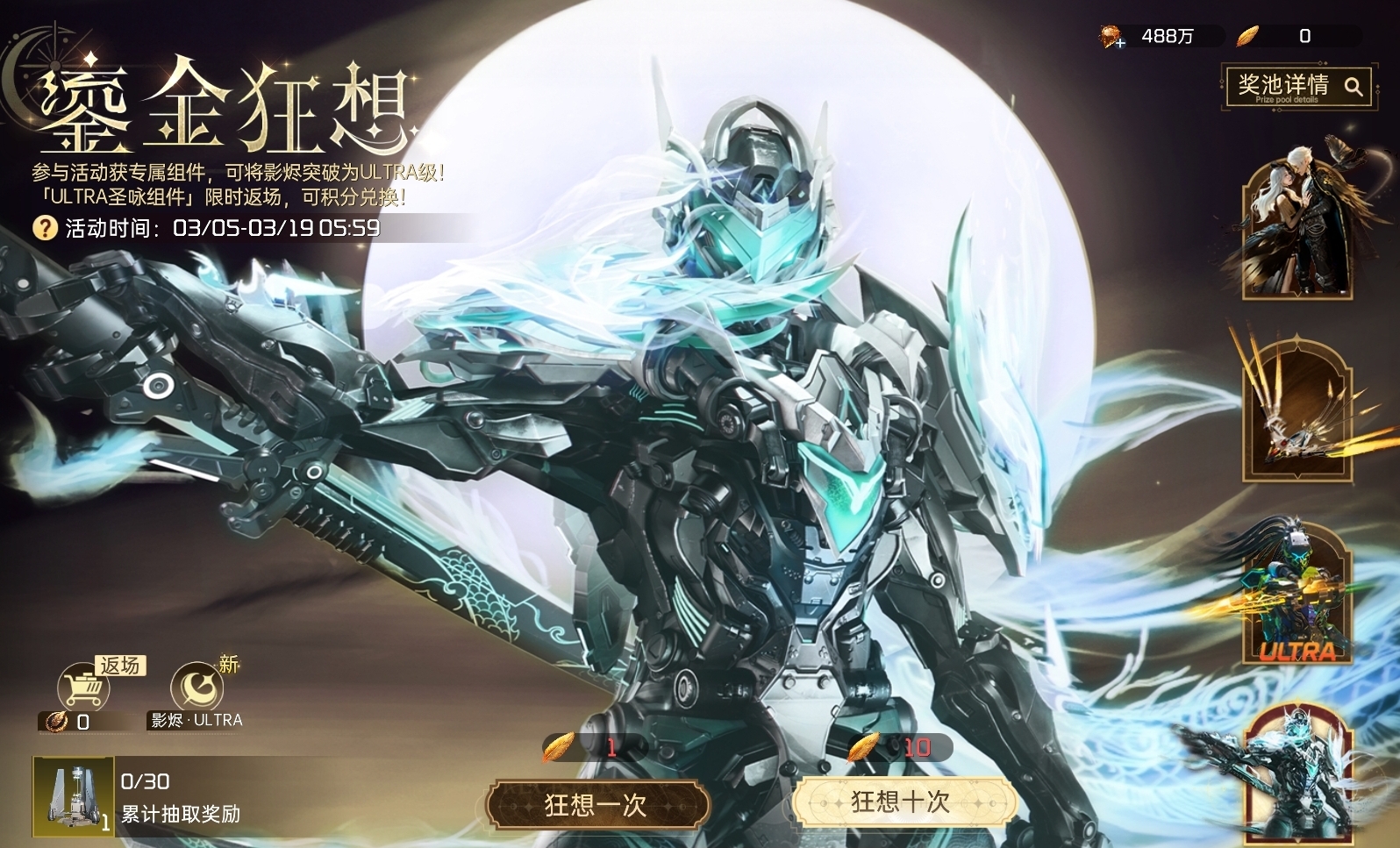Click the feather currency icon at top right

point(1246,35)
